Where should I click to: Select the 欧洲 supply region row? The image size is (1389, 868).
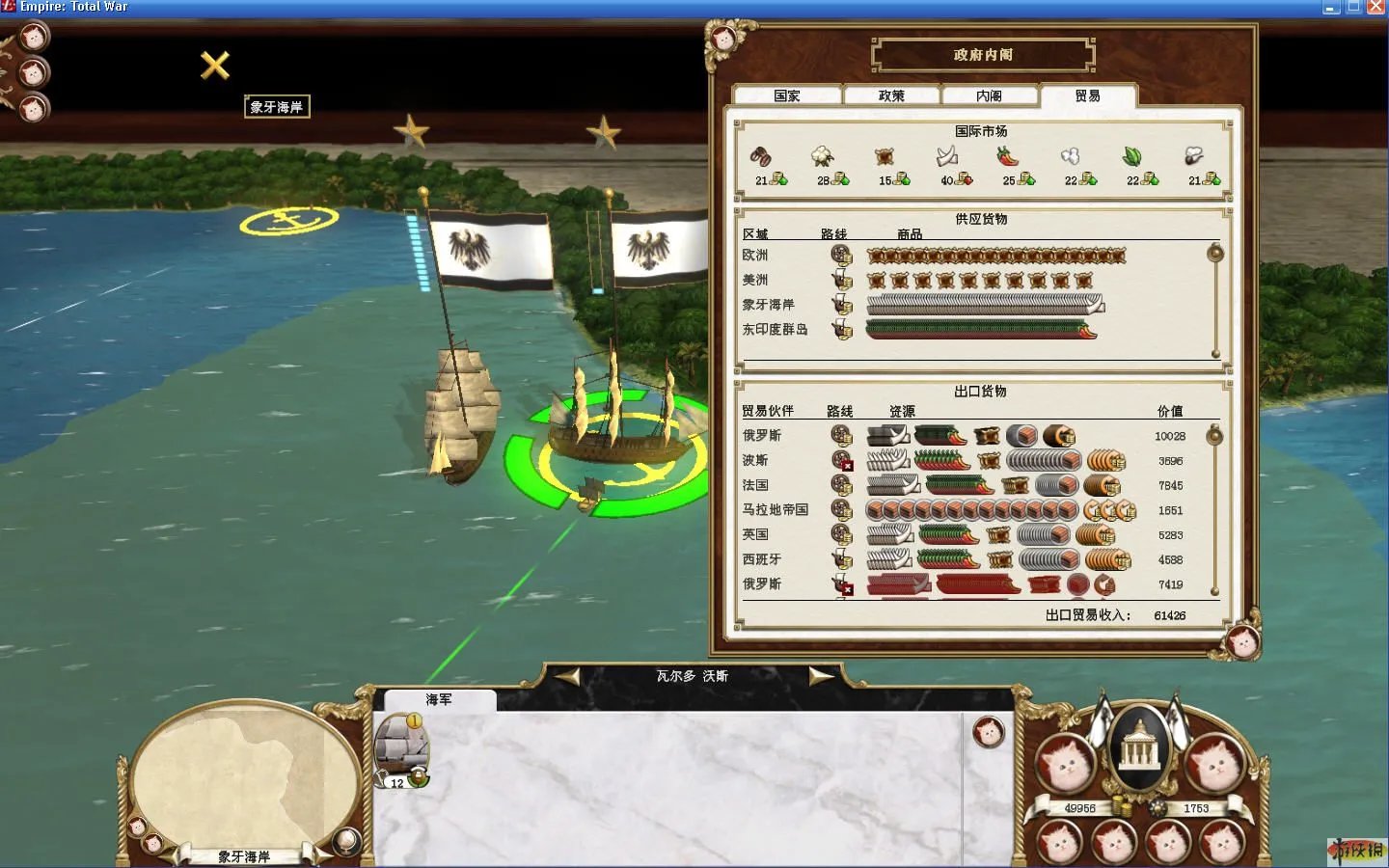(755, 255)
